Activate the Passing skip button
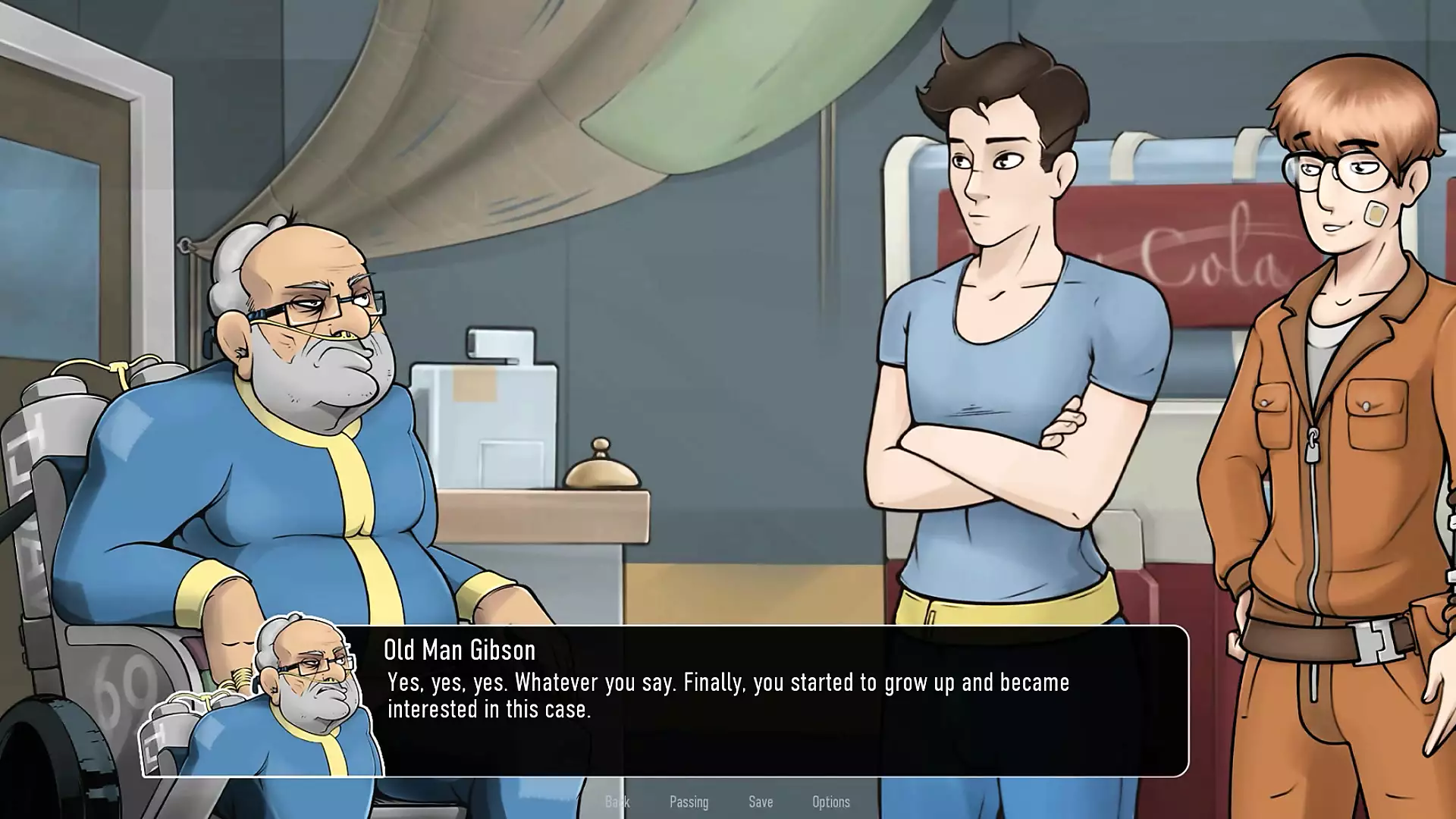 [689, 802]
